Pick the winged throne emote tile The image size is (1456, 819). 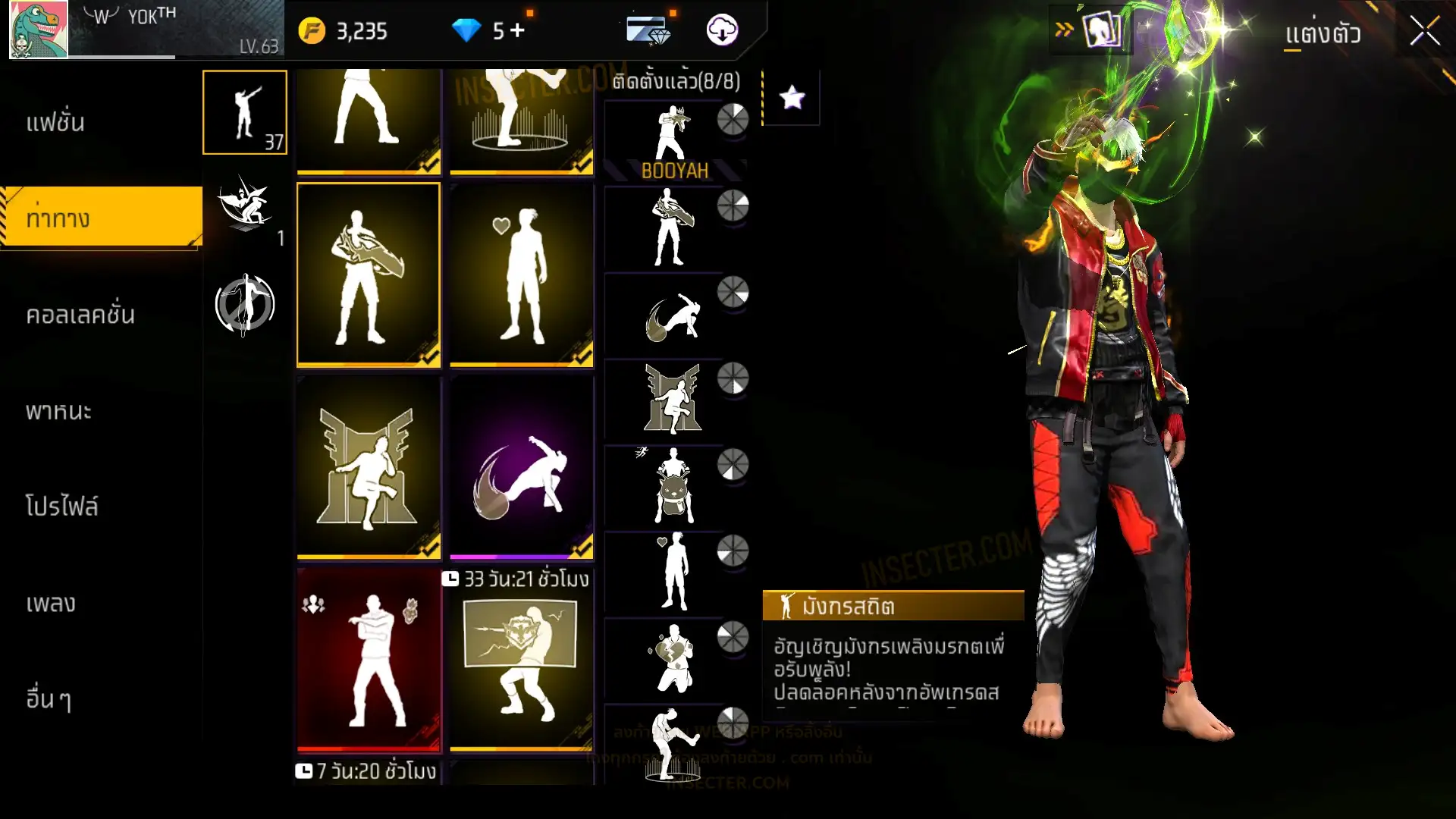[369, 466]
